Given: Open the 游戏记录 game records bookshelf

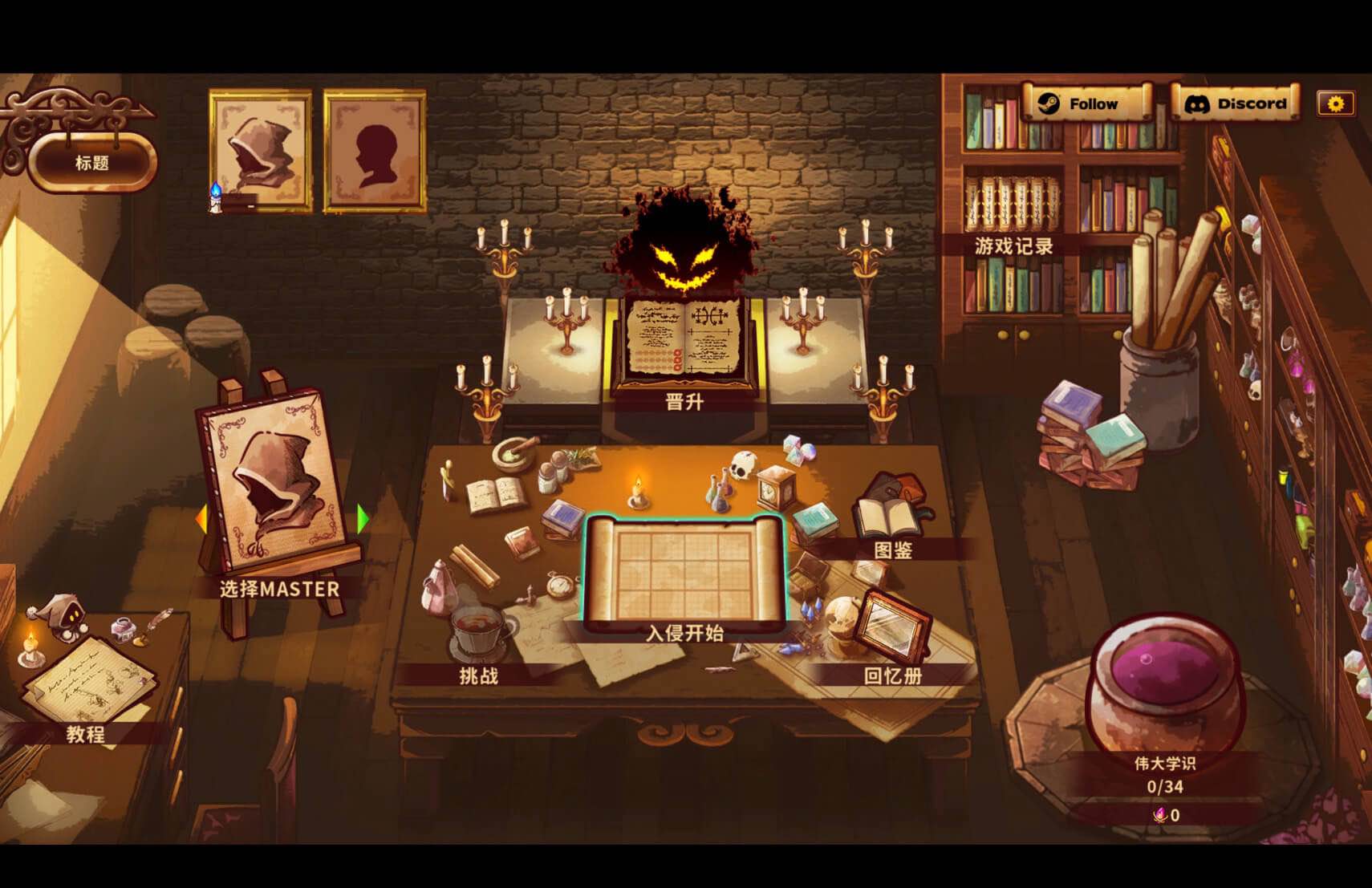Looking at the screenshot, I should point(1013,245).
